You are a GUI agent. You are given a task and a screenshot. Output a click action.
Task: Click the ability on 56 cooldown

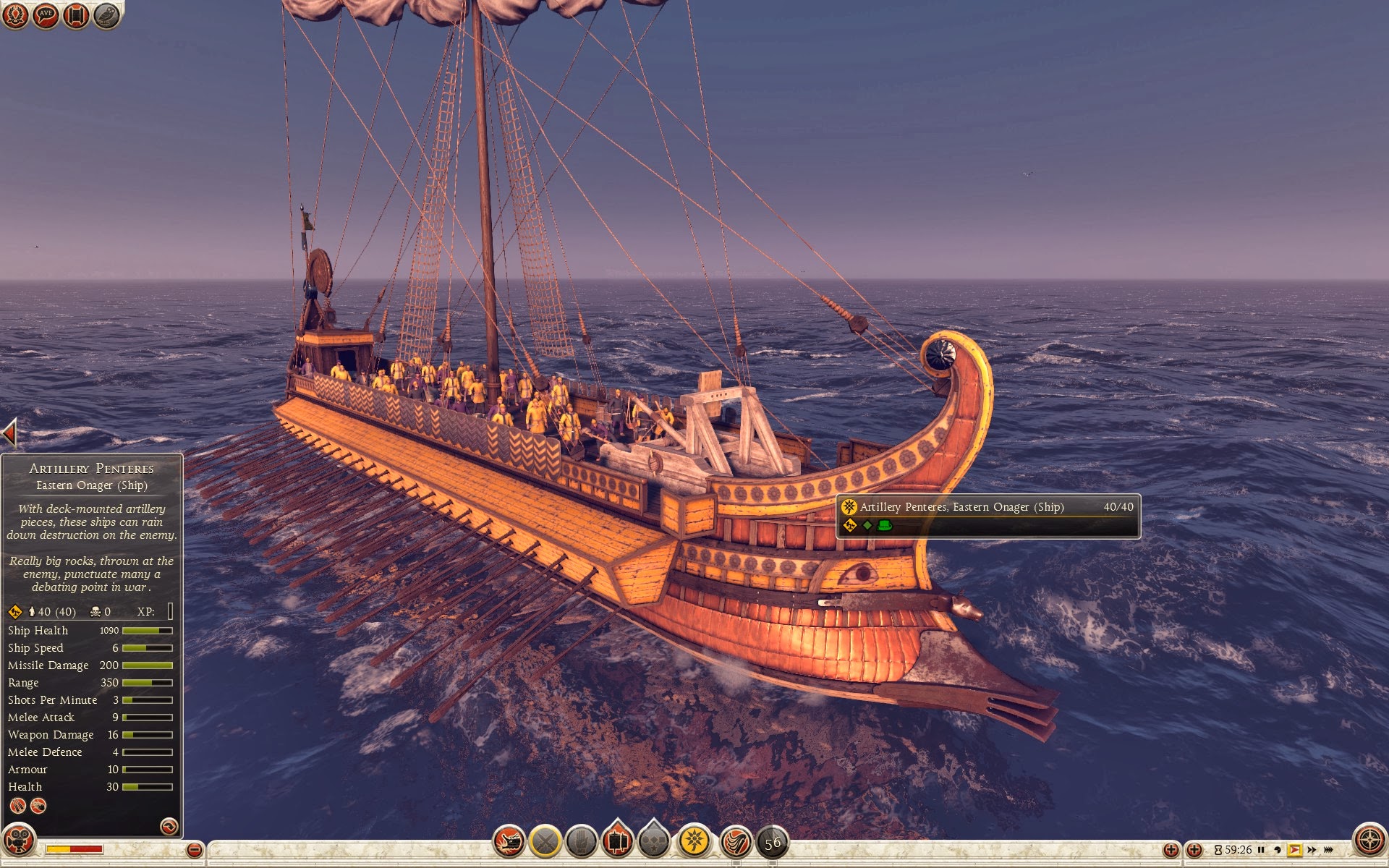[x=773, y=843]
